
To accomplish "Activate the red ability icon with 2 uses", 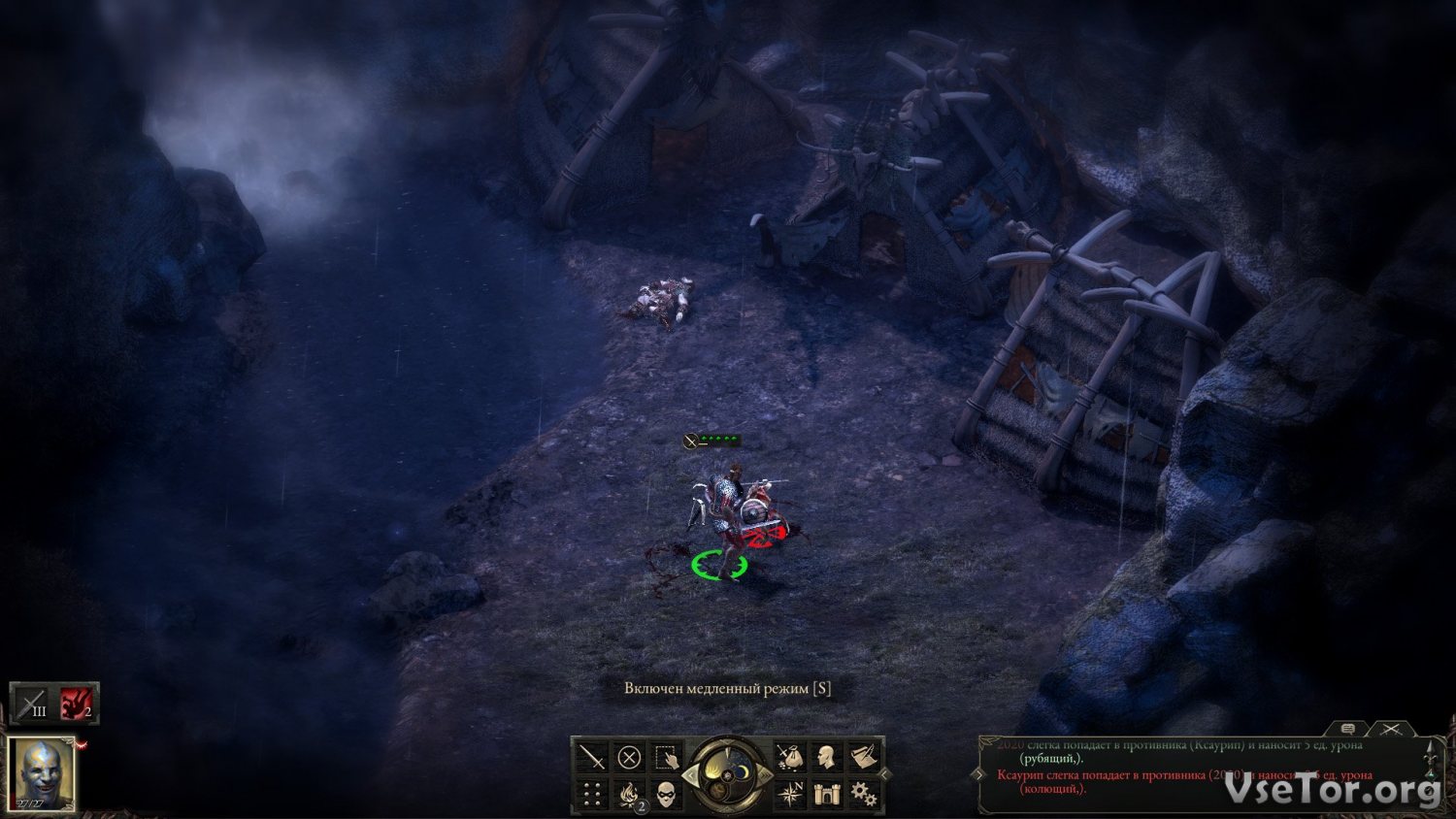I will (x=77, y=704).
